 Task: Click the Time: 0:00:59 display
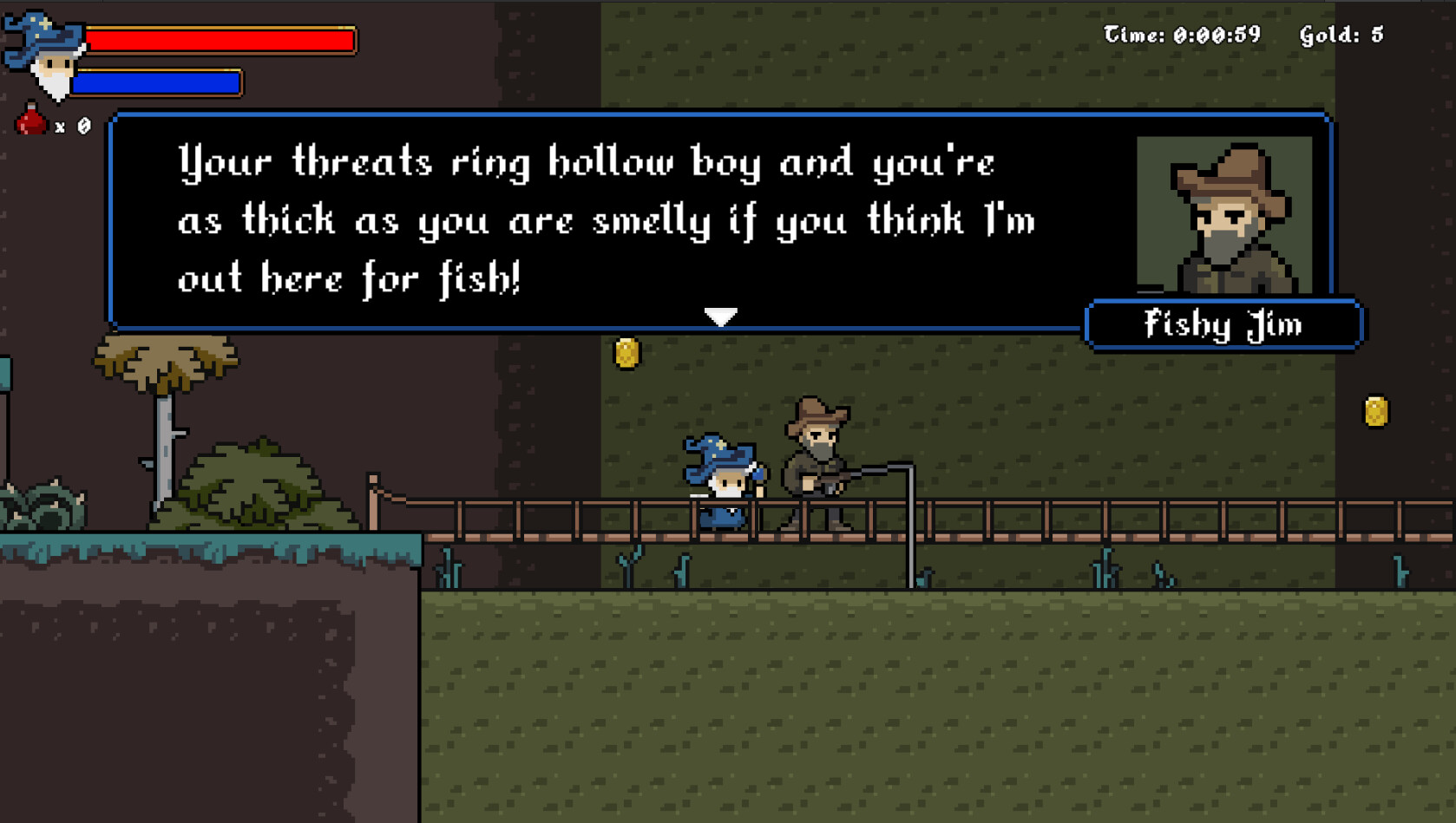[x=1186, y=35]
